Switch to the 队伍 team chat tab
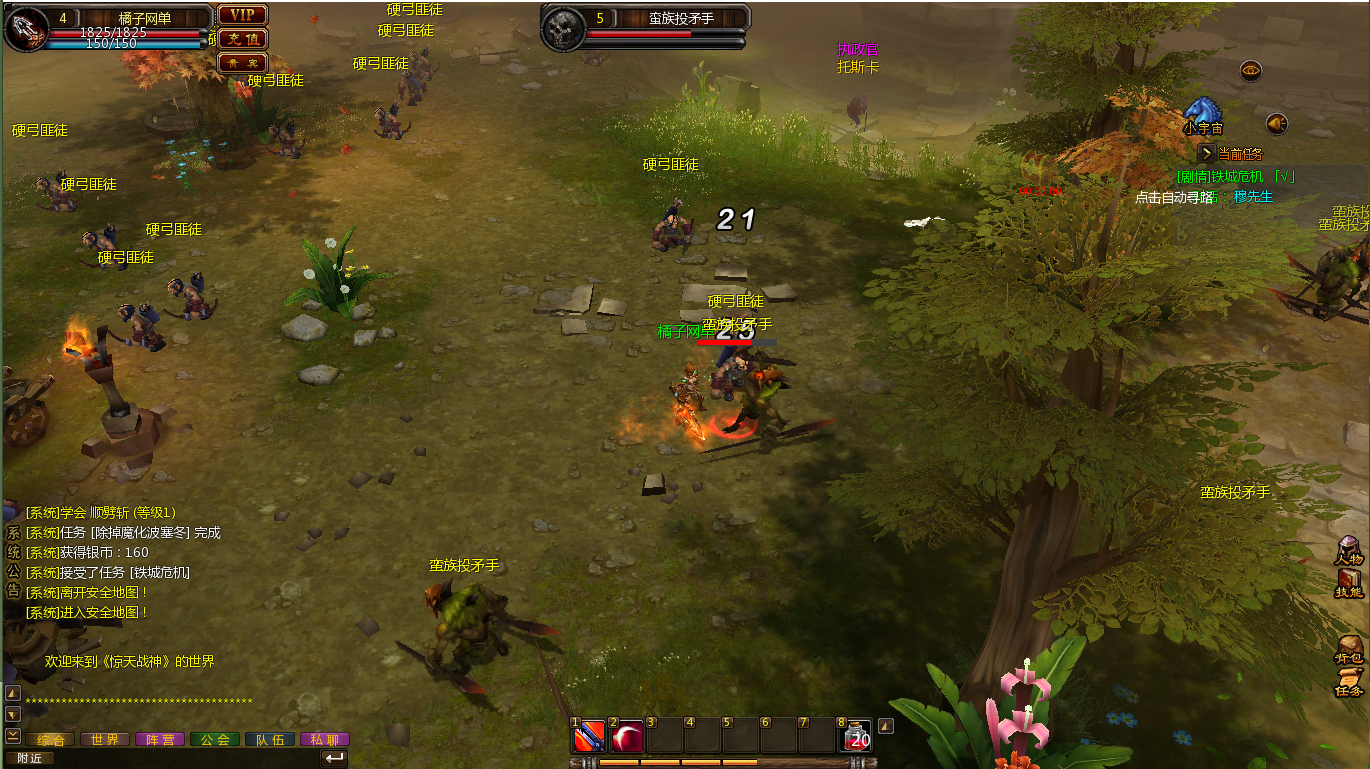The image size is (1370, 769). pyautogui.click(x=270, y=740)
